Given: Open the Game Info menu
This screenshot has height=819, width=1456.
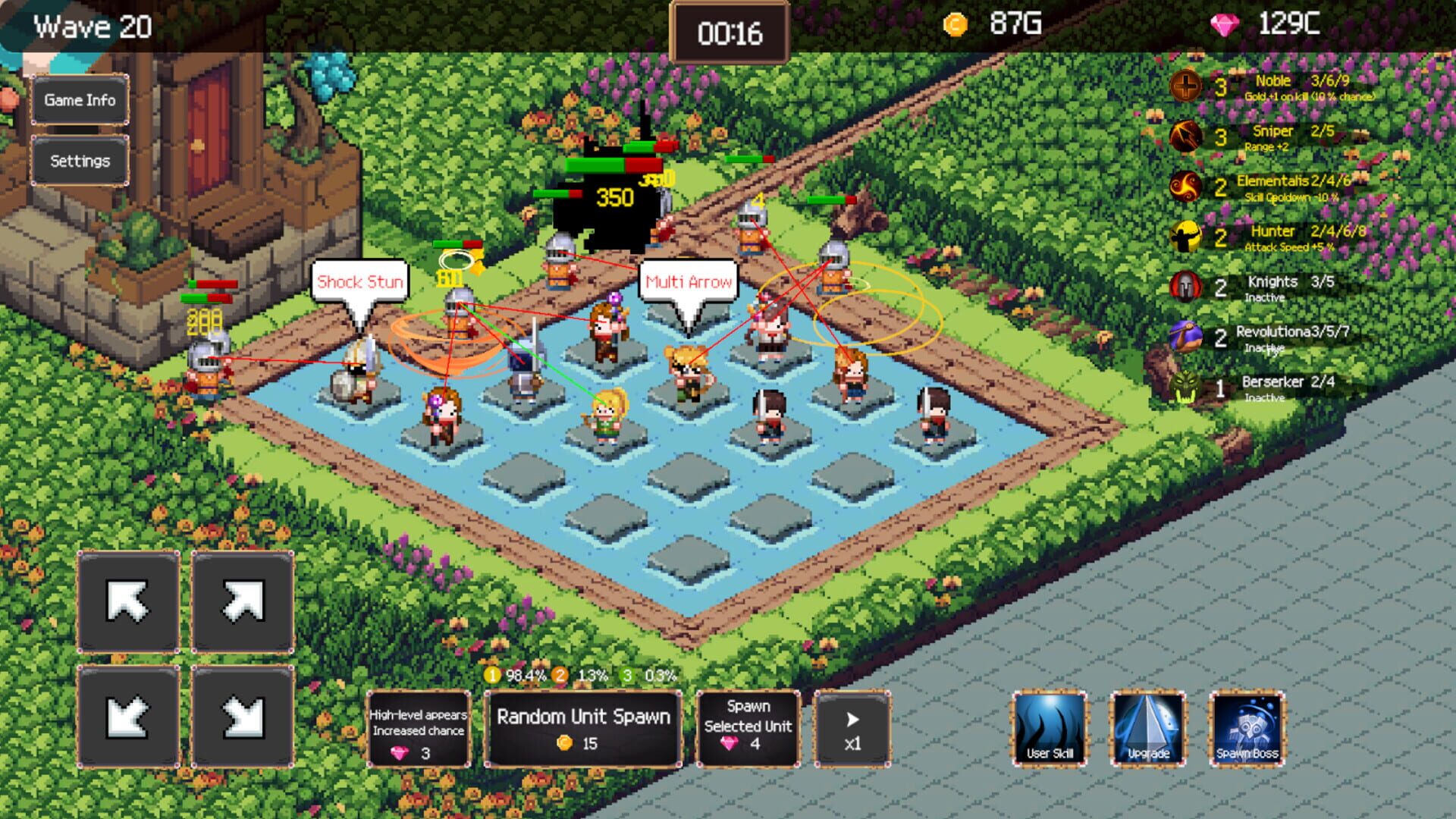Looking at the screenshot, I should [x=80, y=99].
